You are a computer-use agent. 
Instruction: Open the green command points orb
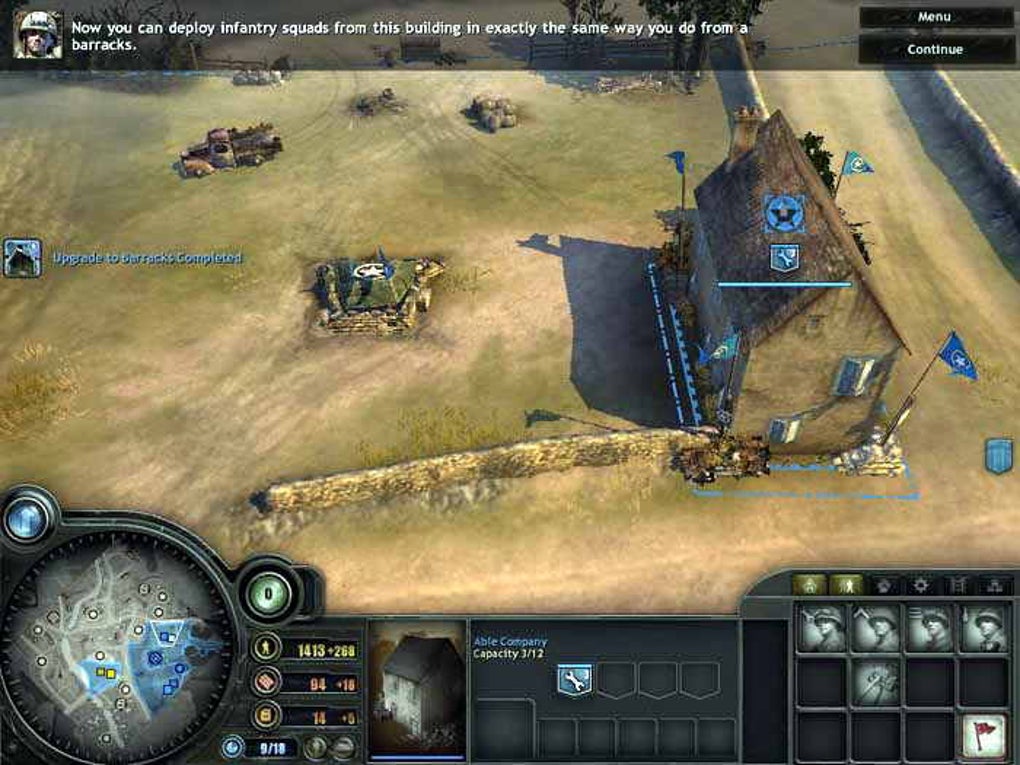[x=268, y=592]
